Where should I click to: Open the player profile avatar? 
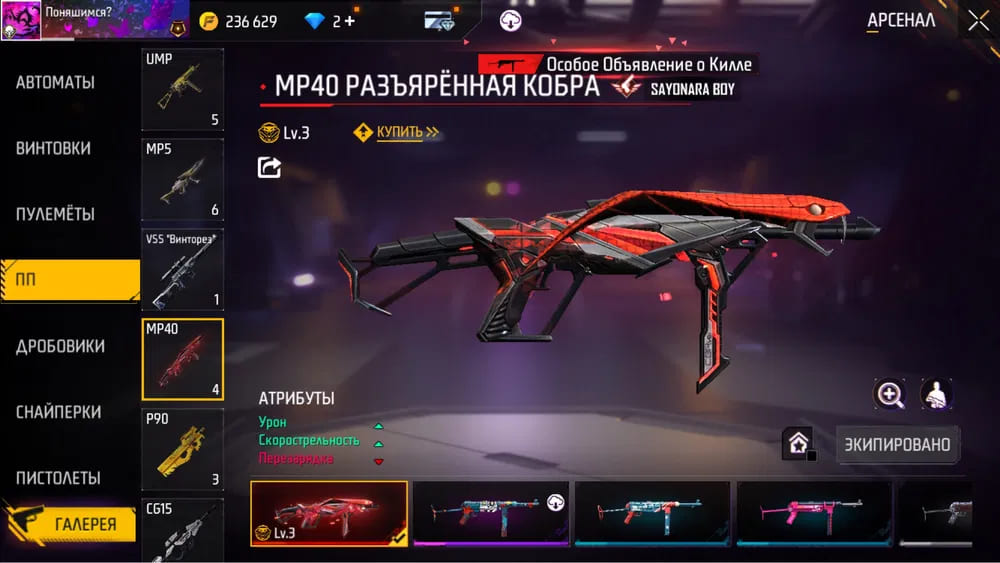coord(21,21)
